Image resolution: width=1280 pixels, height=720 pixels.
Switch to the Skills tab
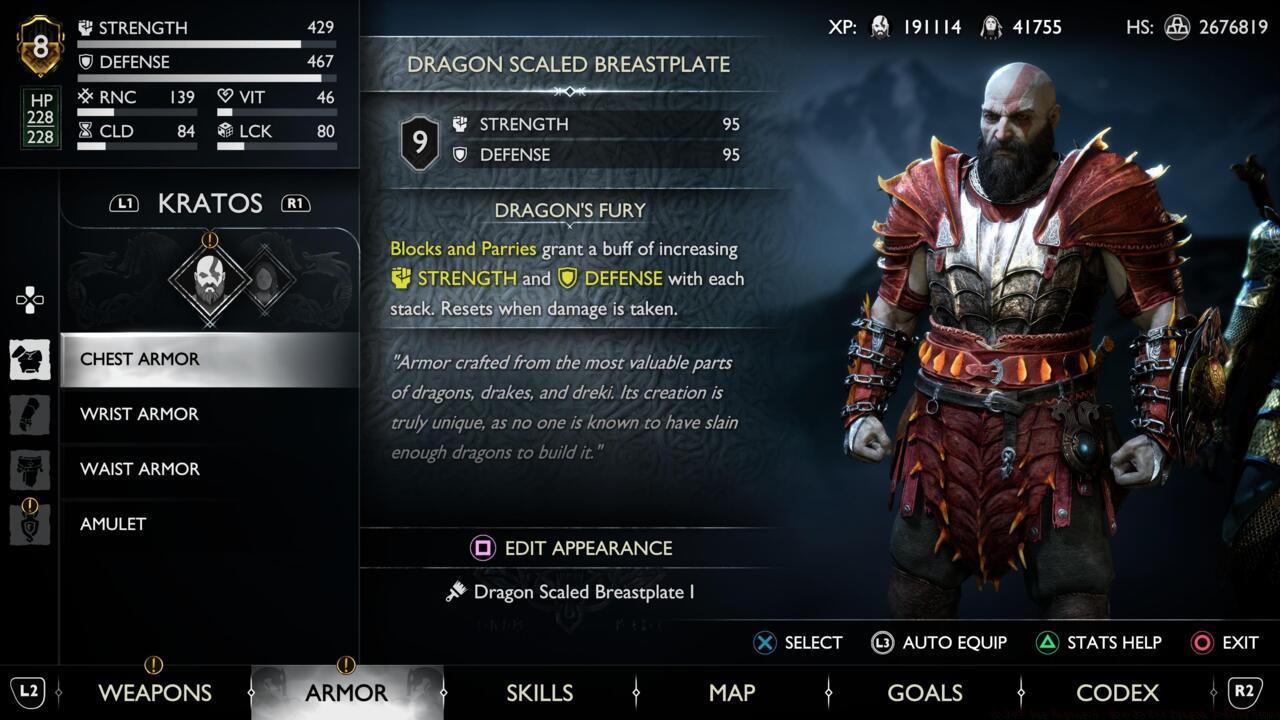pos(540,692)
